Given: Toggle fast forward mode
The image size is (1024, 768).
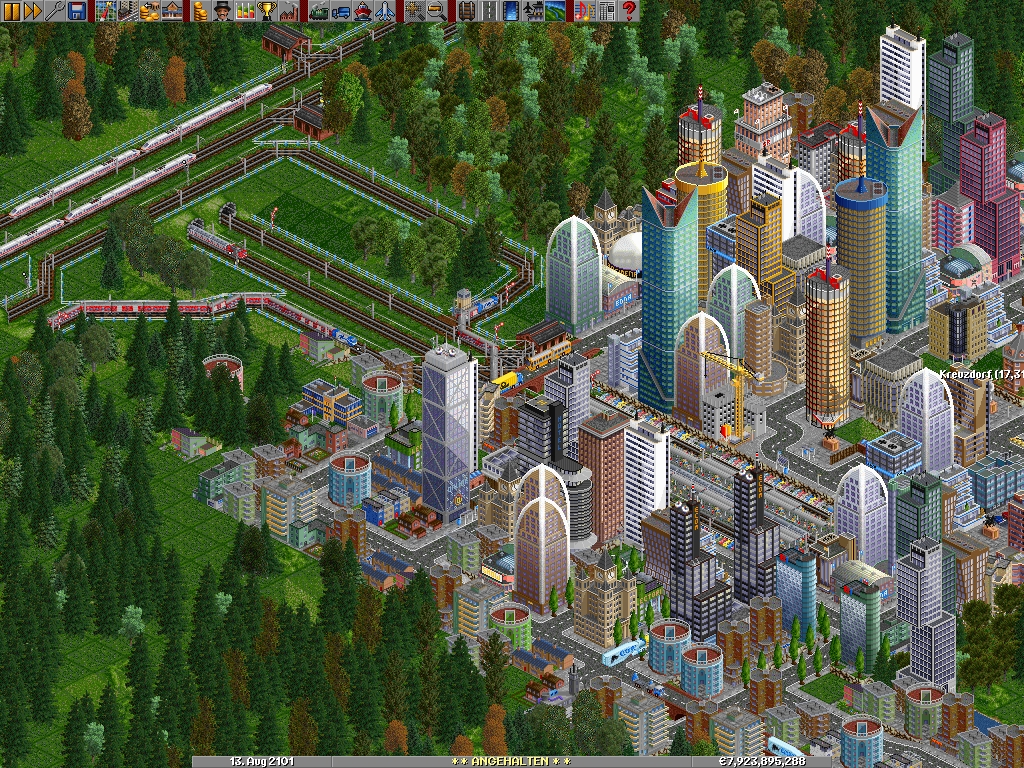Looking at the screenshot, I should pos(33,11).
